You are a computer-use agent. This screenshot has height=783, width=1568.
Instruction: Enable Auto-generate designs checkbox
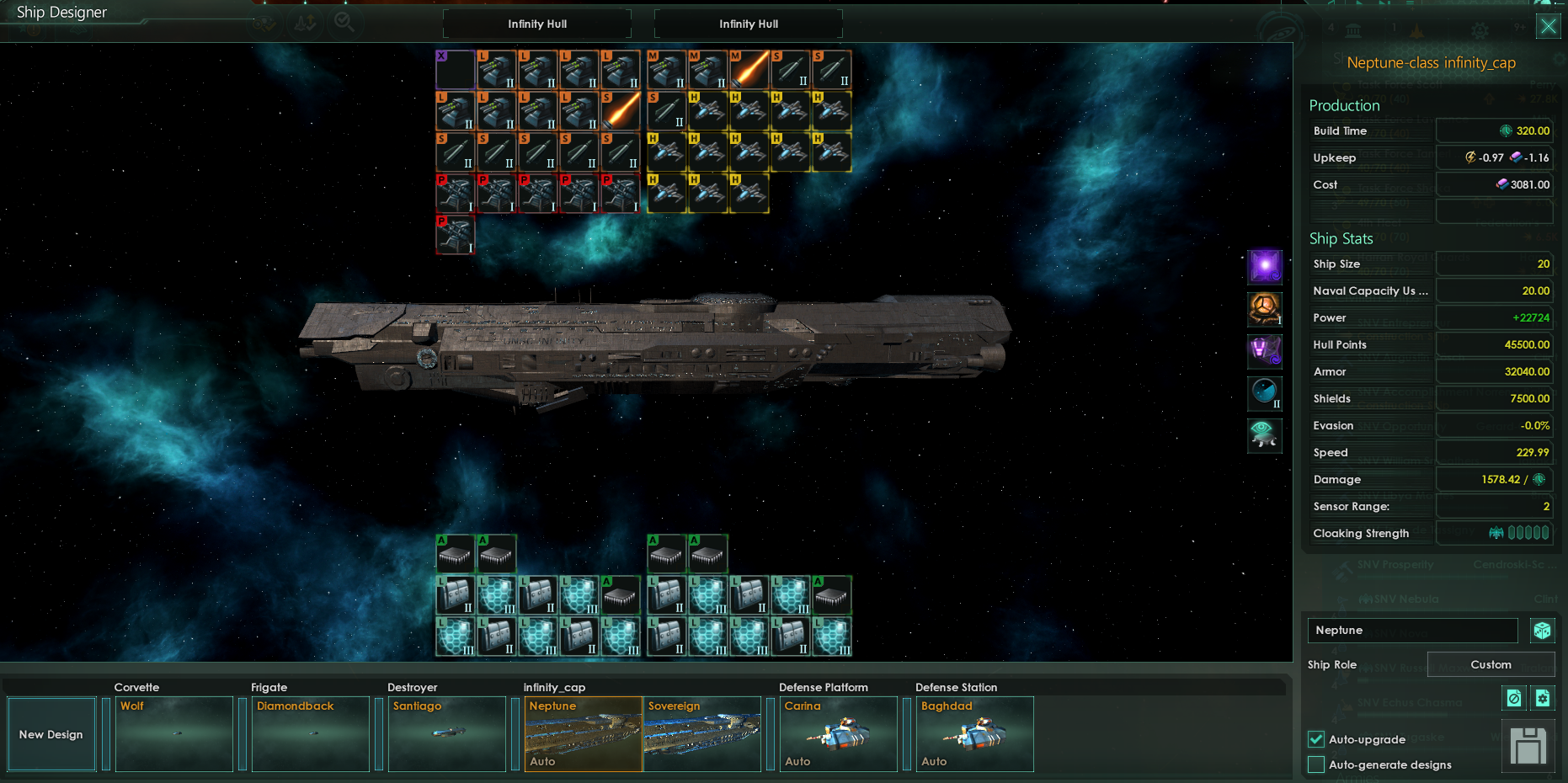[1316, 764]
